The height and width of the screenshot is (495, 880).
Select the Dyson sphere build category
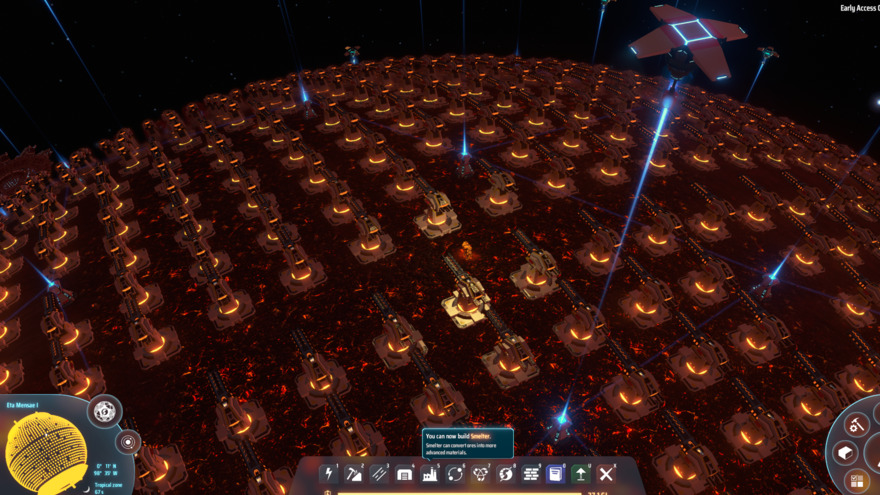point(505,473)
